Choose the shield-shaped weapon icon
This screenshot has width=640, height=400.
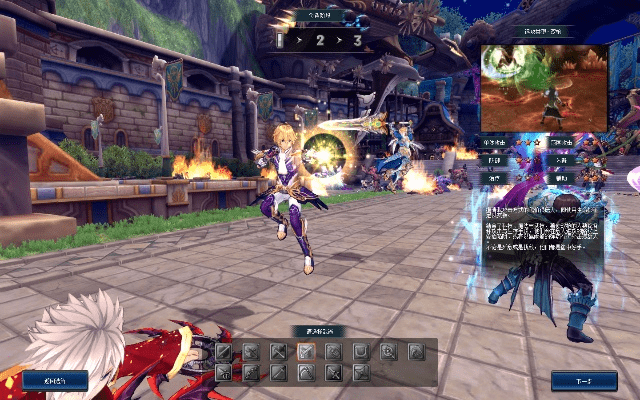361,351
